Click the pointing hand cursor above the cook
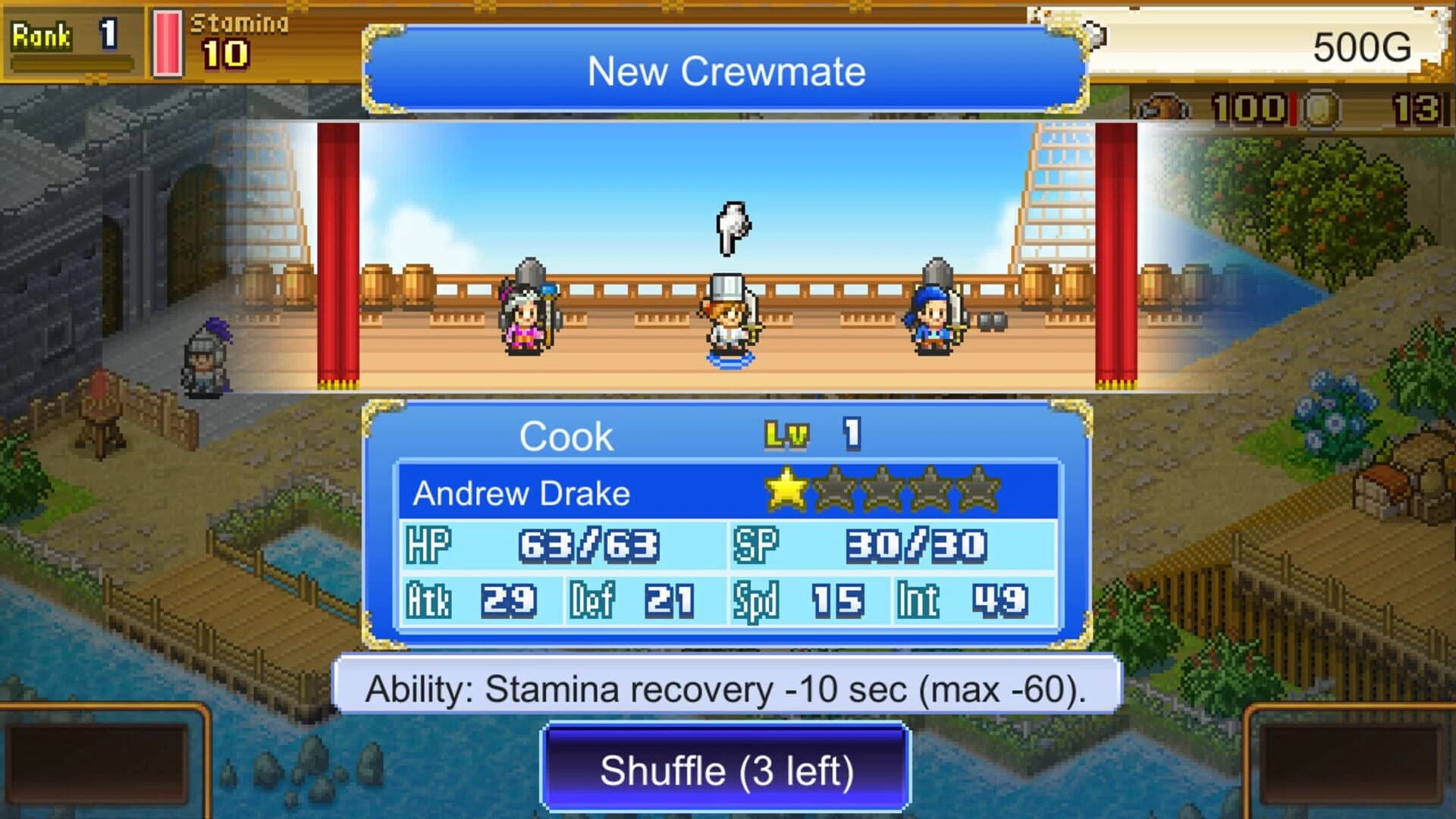 click(x=730, y=227)
